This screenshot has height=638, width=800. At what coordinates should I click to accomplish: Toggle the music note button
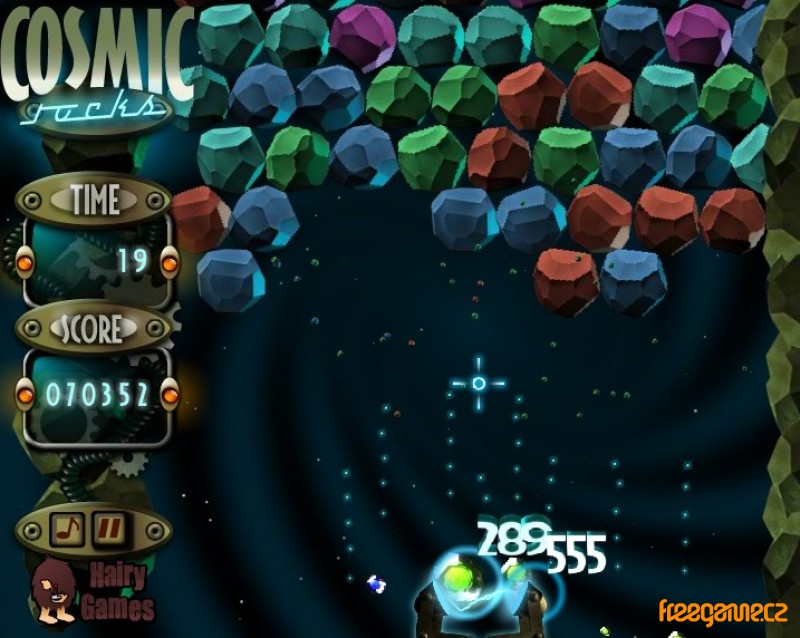click(x=68, y=527)
